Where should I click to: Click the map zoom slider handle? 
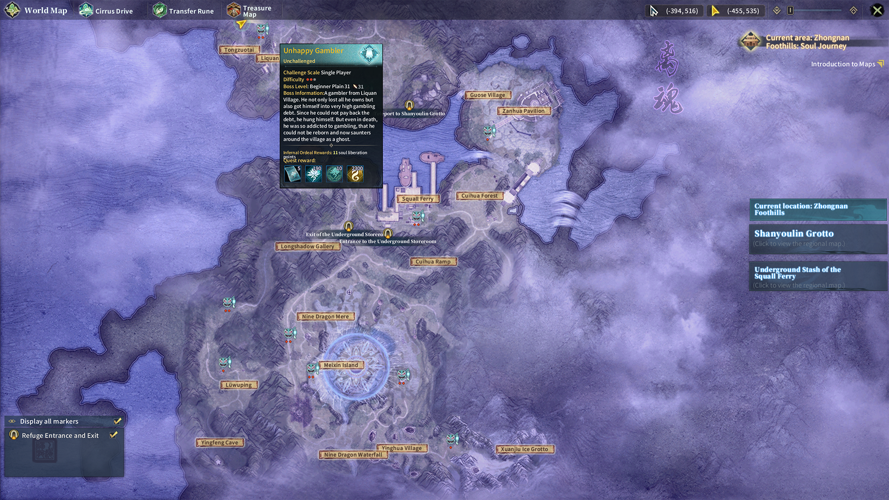pos(790,11)
